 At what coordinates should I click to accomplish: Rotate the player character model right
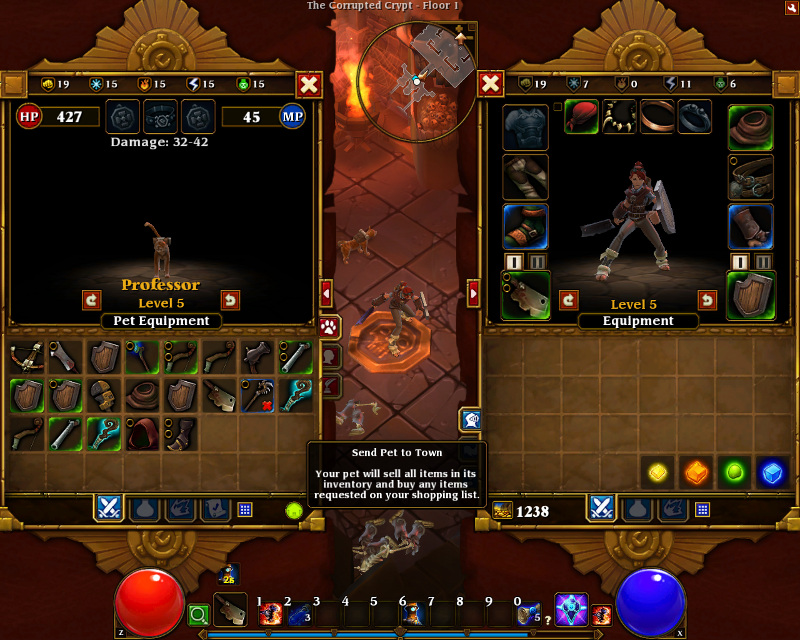pyautogui.click(x=707, y=300)
